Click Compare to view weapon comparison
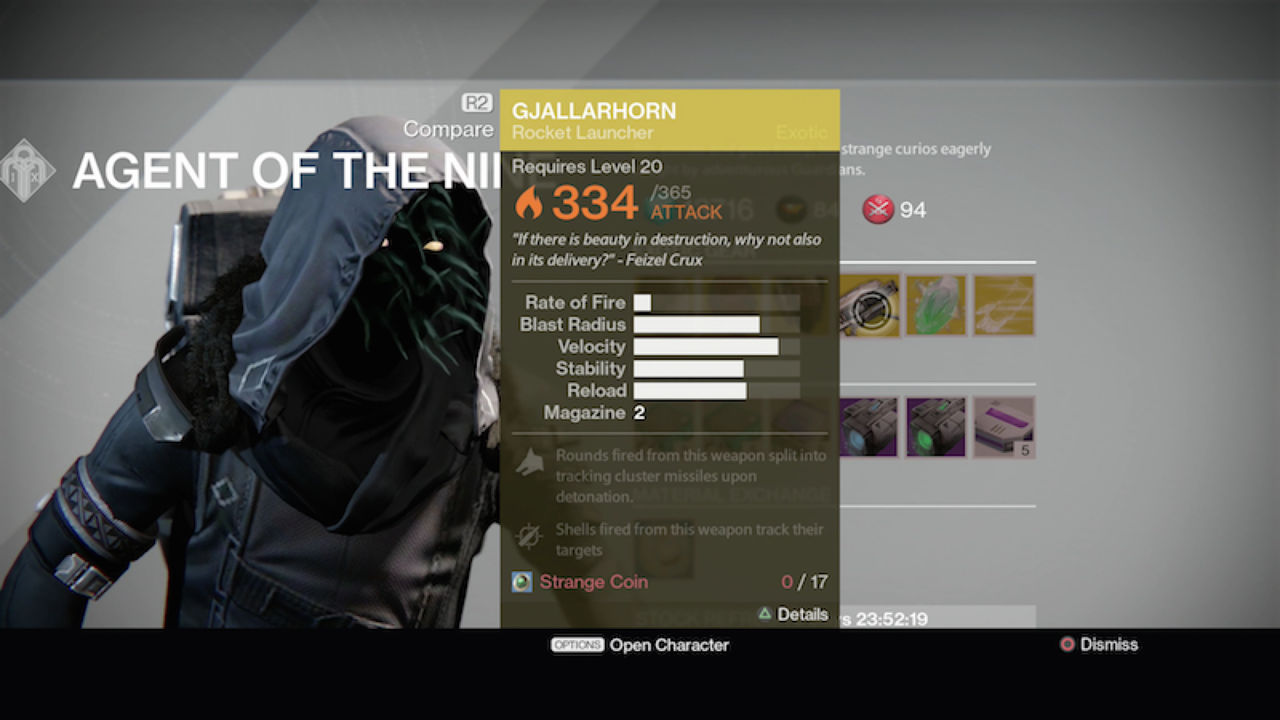Screen dimensions: 1280x720 point(449,129)
